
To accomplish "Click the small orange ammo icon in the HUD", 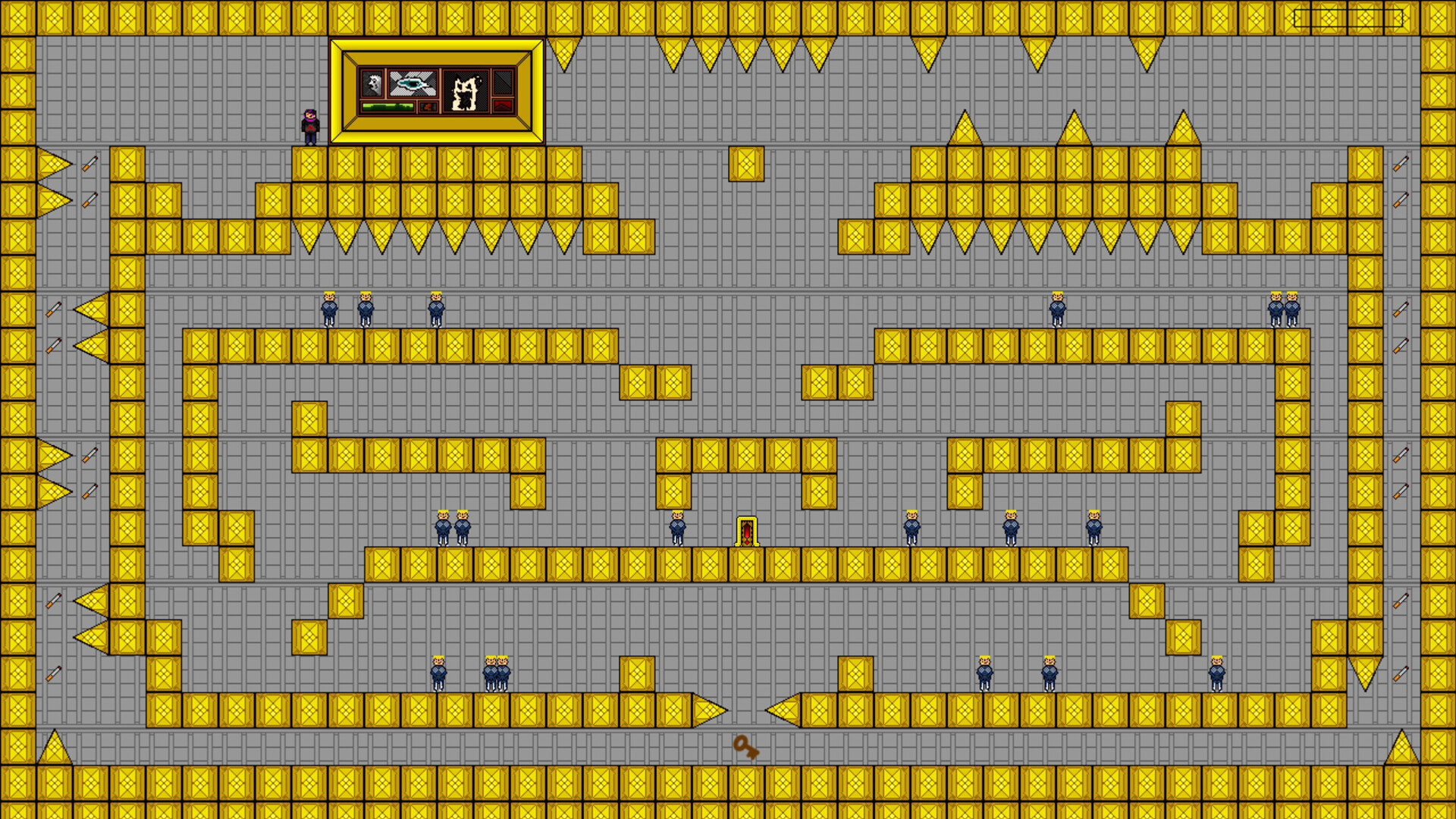I will [428, 108].
